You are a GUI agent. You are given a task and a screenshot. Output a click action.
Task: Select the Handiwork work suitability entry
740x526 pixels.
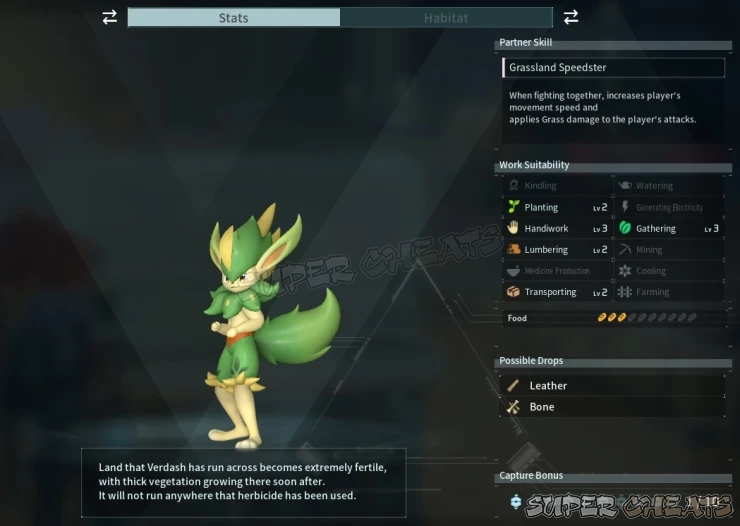click(x=556, y=229)
